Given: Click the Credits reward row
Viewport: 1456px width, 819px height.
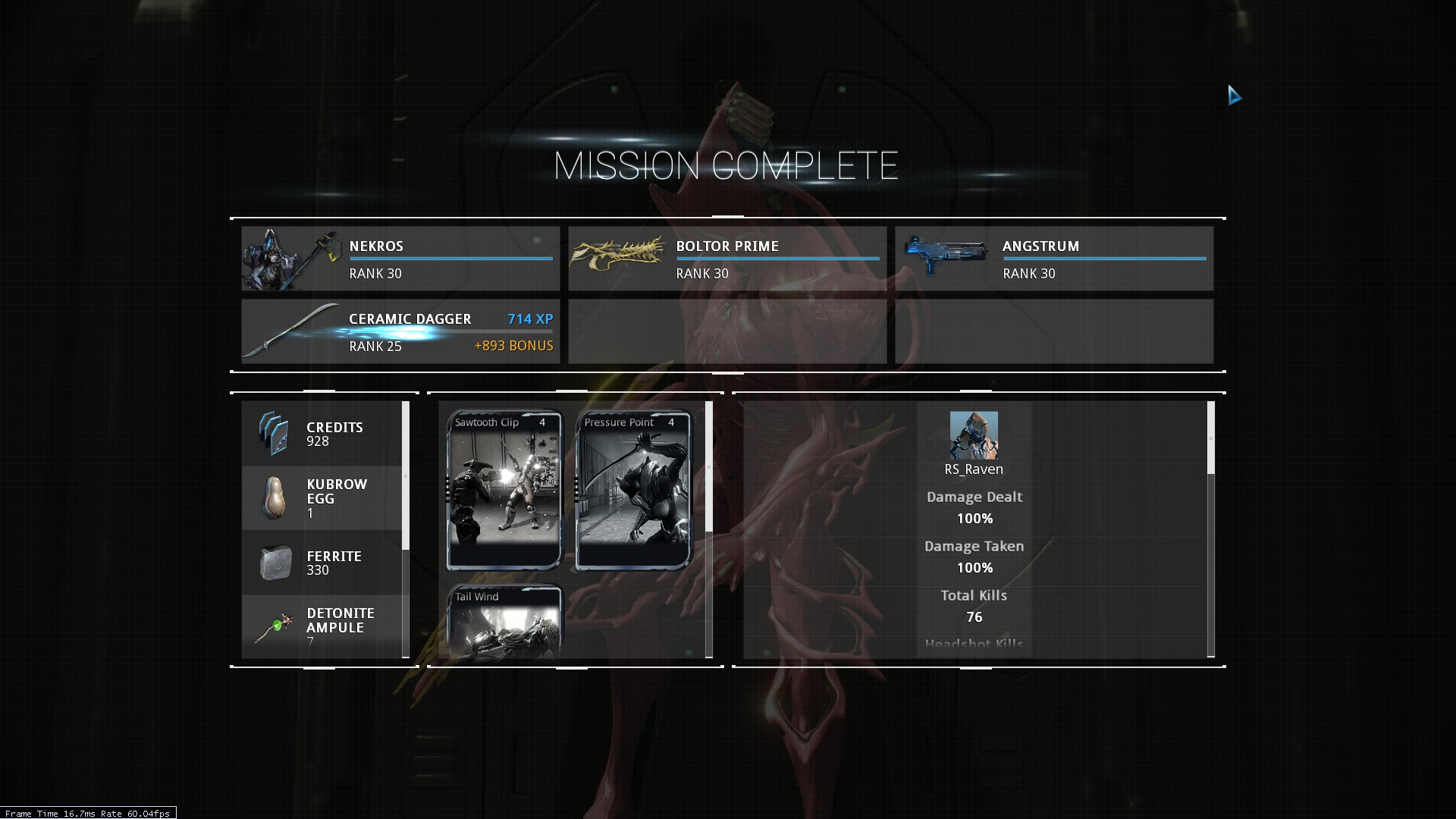Looking at the screenshot, I should click(322, 434).
